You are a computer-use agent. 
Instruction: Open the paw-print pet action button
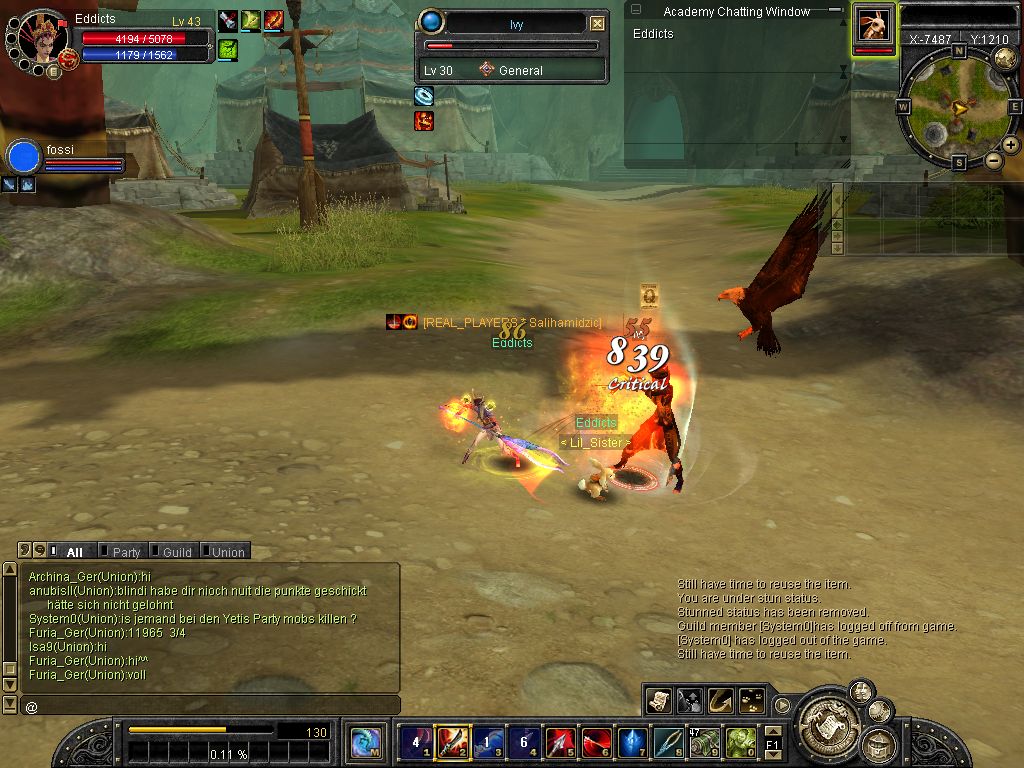click(x=750, y=699)
